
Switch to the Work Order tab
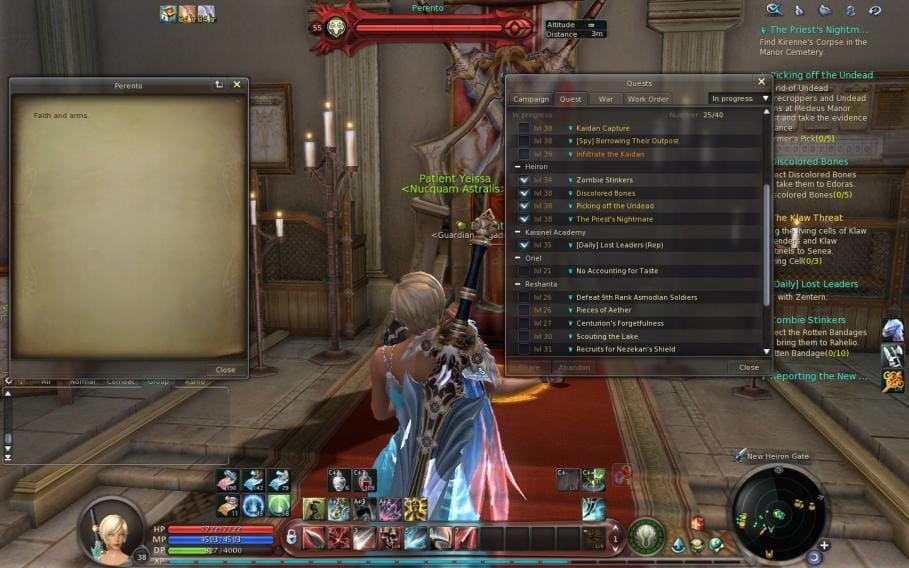pyautogui.click(x=647, y=99)
